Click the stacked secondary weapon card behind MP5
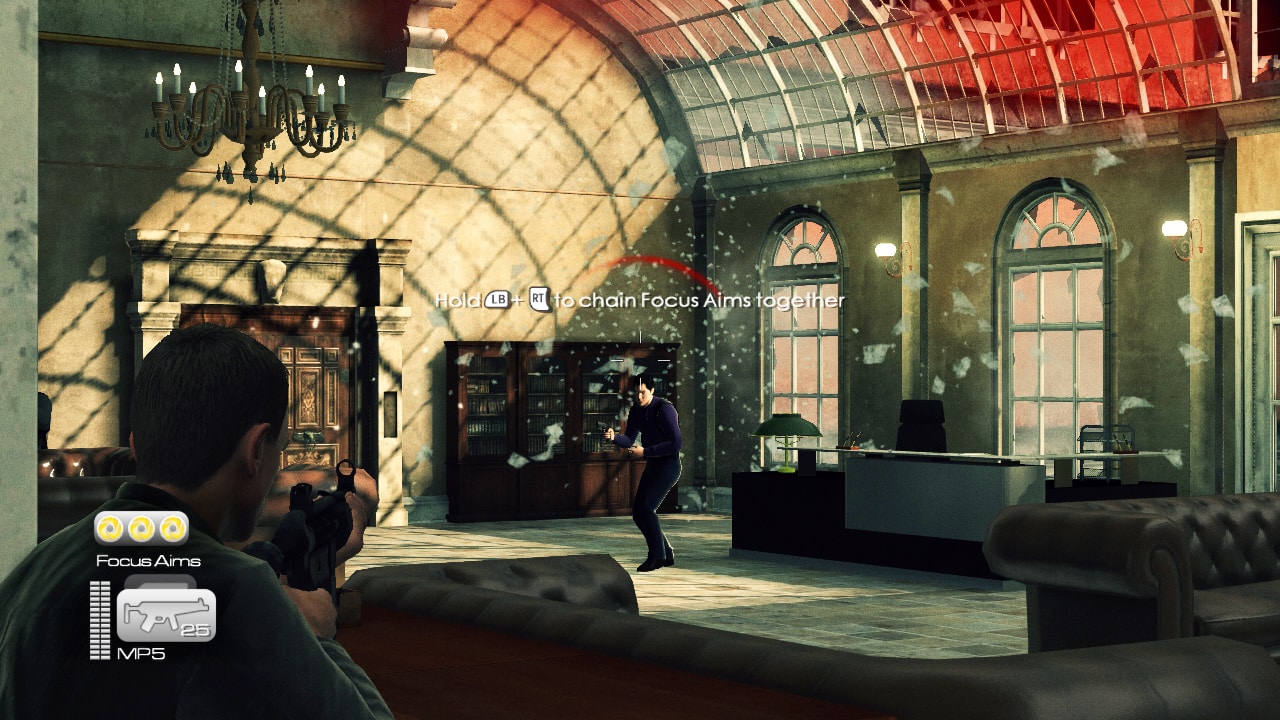Screen dimensions: 1280x720 pos(161,581)
